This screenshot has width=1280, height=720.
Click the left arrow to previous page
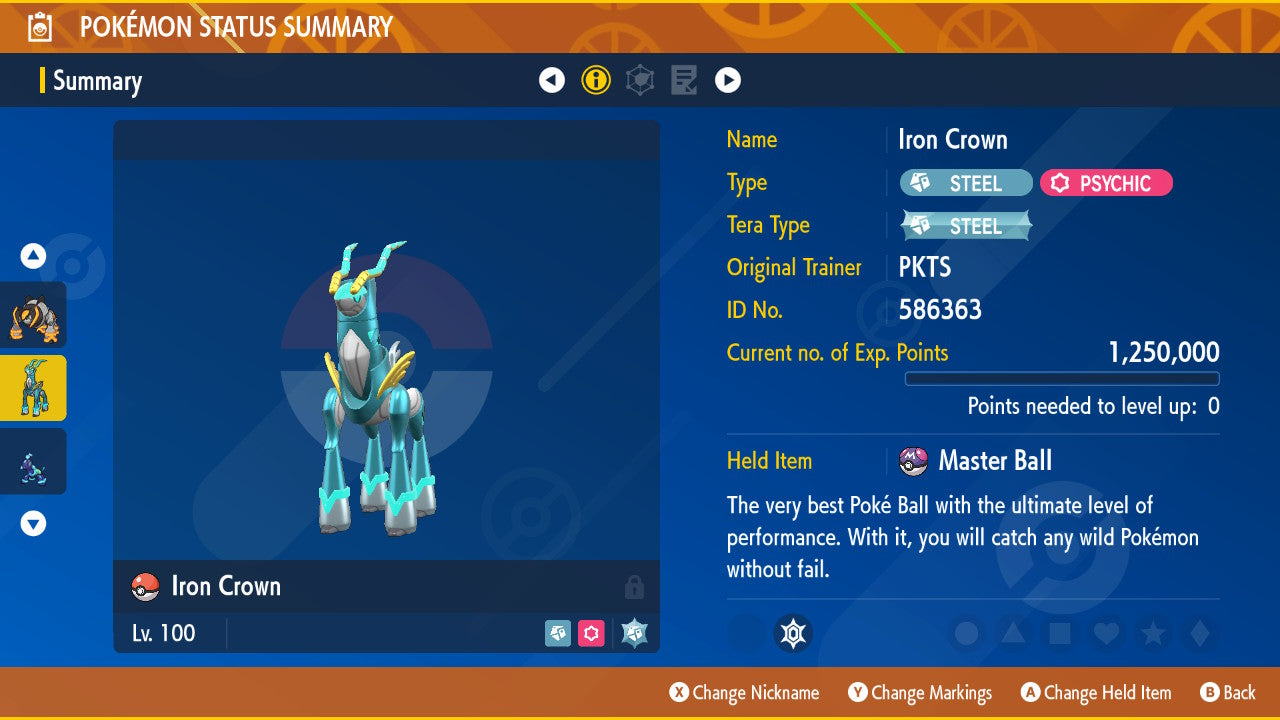552,80
